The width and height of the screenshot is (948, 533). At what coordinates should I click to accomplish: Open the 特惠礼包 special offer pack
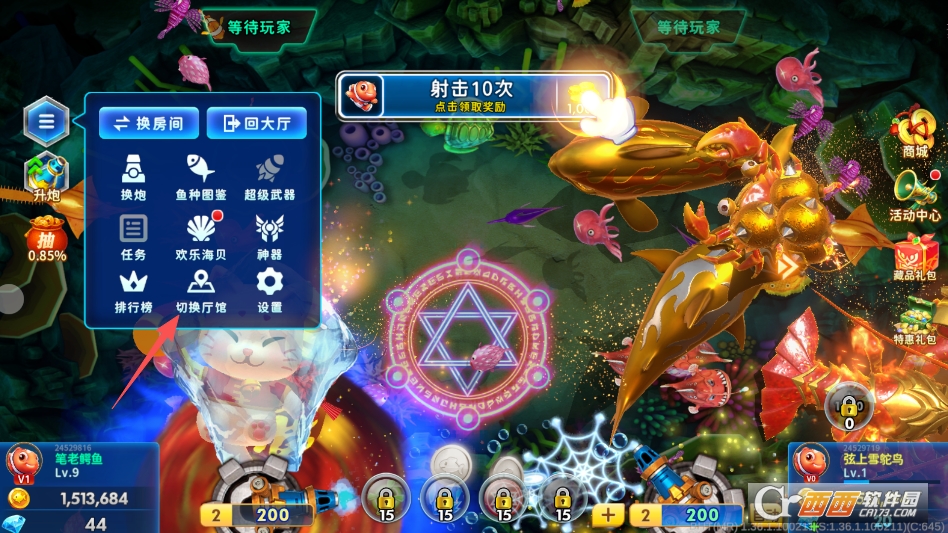914,320
